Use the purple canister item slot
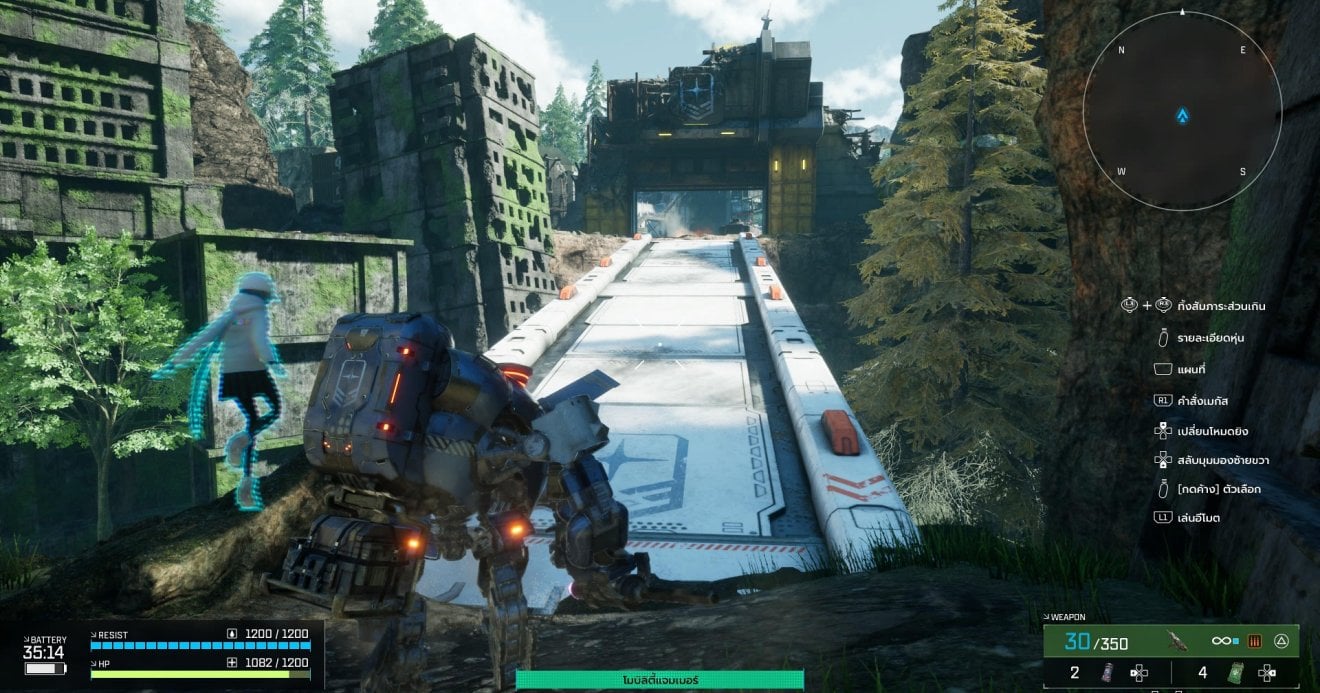1320x693 pixels. coord(1107,673)
